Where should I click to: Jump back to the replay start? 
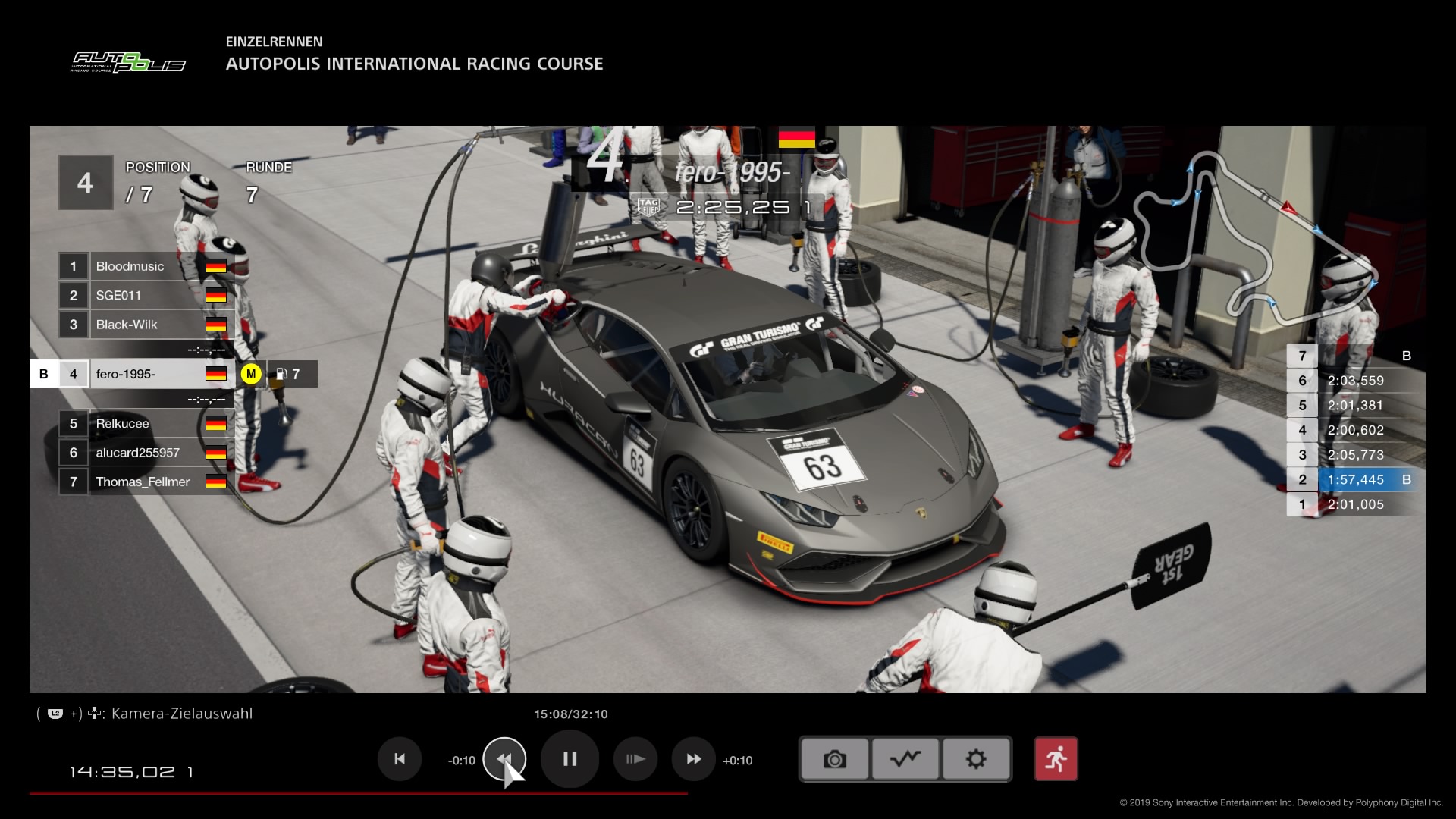click(x=400, y=759)
